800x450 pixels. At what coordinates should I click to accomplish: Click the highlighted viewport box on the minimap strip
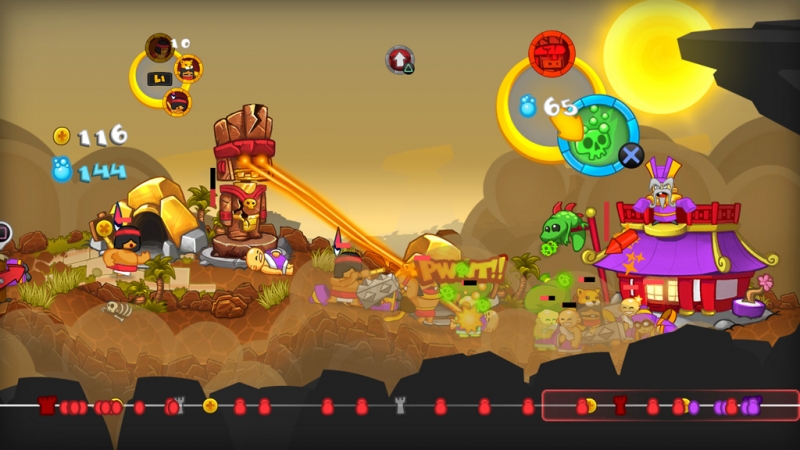coord(670,405)
